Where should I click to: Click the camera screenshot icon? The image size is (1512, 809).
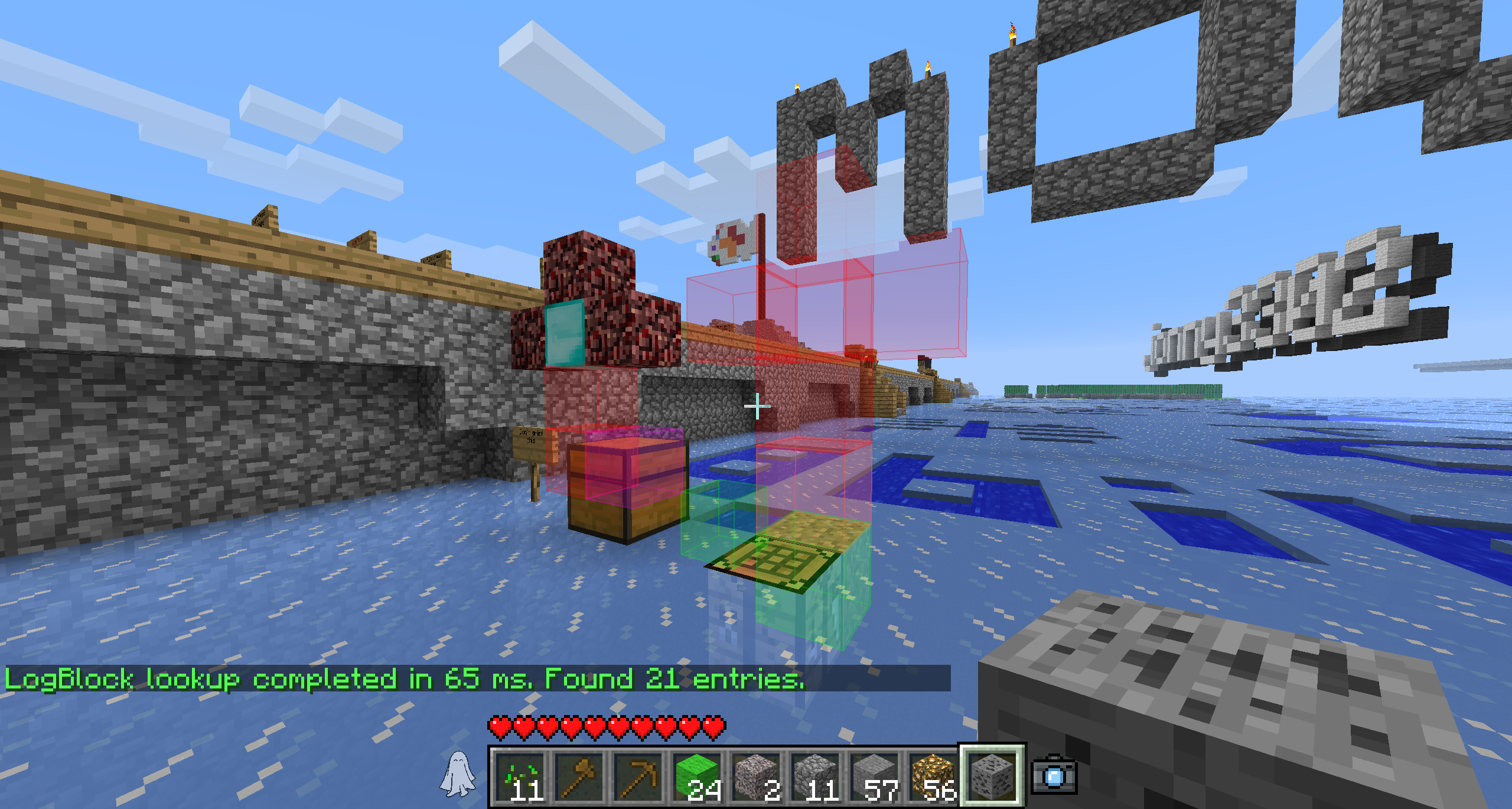(x=1054, y=776)
